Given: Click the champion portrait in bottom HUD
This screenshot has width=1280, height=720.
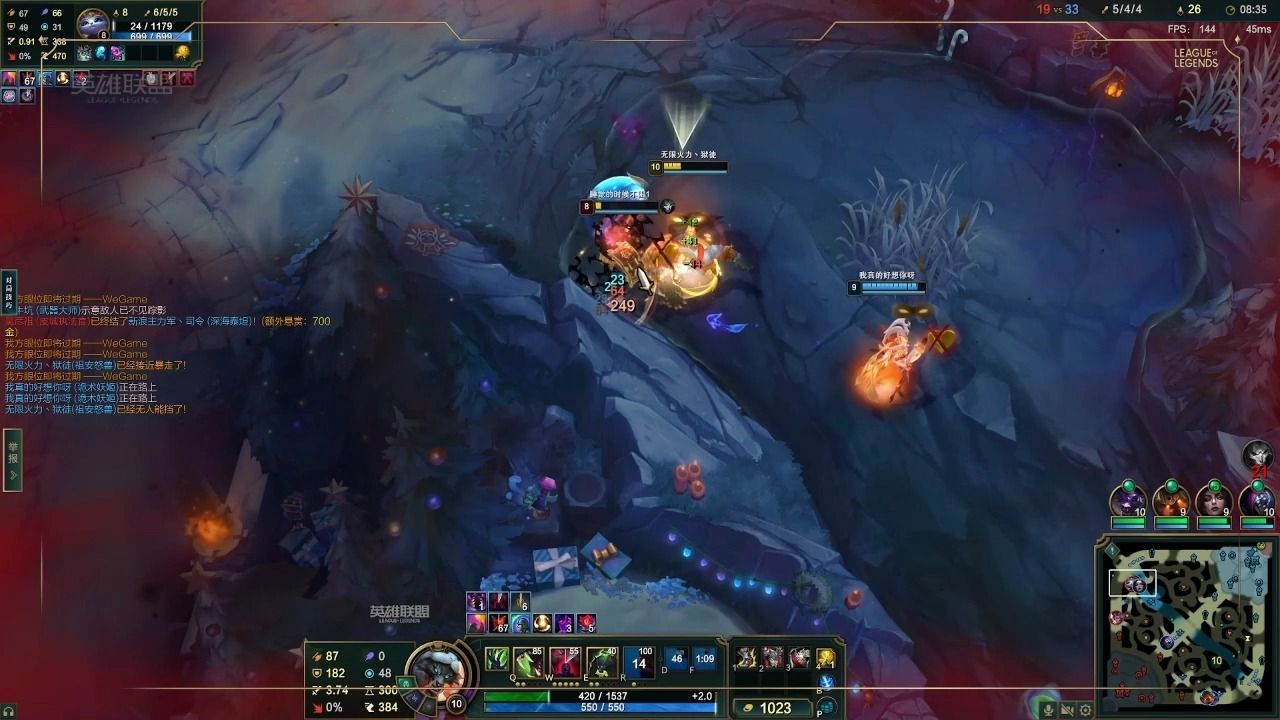Looking at the screenshot, I should (x=437, y=668).
